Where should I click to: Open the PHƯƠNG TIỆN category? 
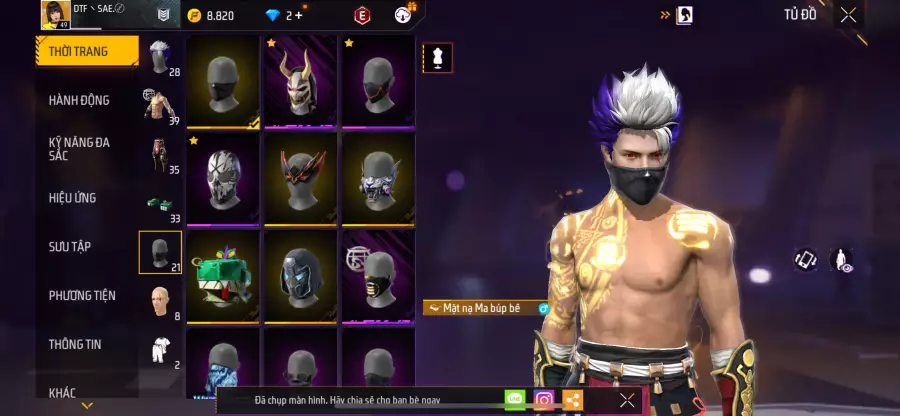[82, 295]
